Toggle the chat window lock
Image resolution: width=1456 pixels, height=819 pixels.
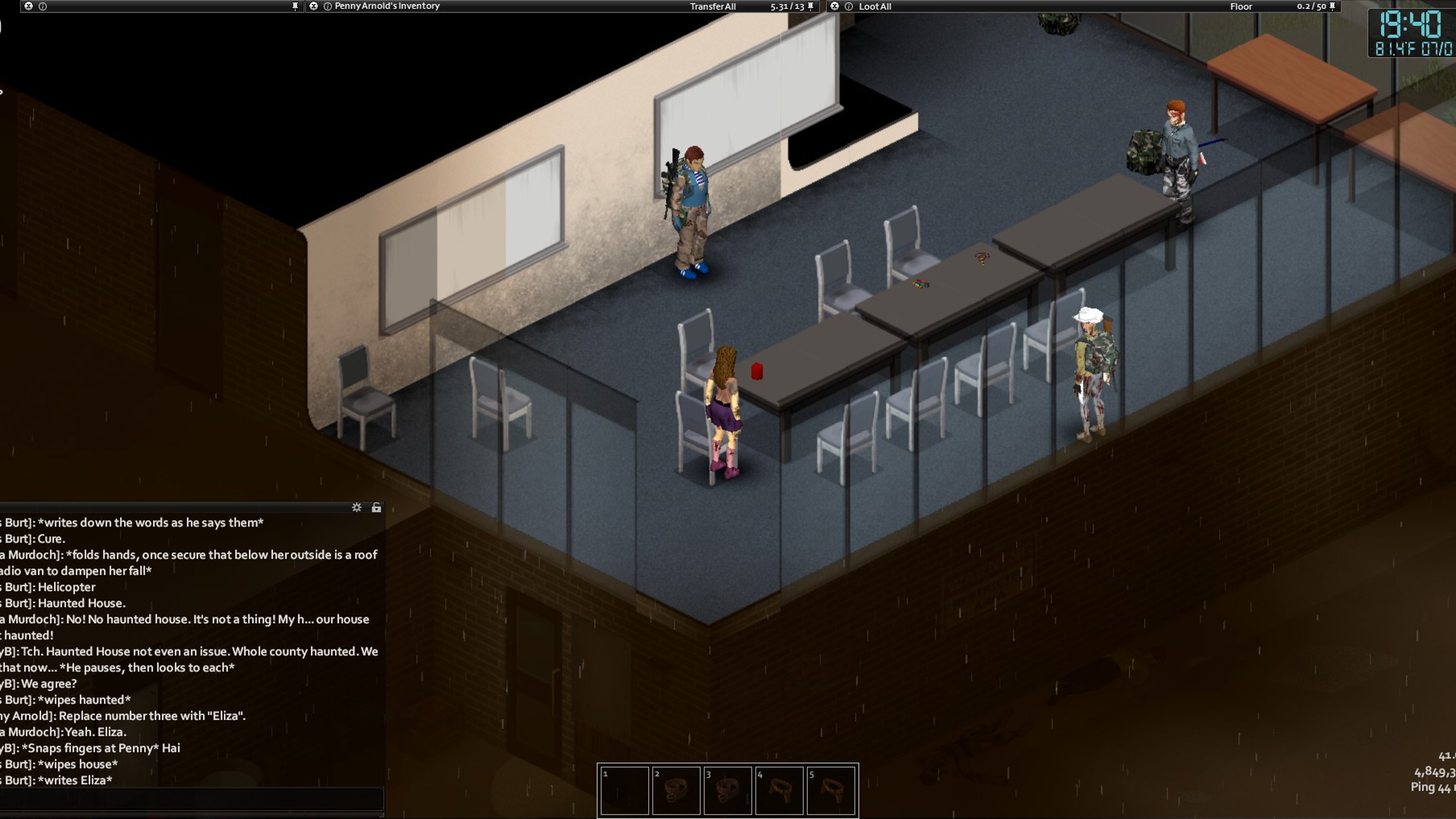coord(376,508)
